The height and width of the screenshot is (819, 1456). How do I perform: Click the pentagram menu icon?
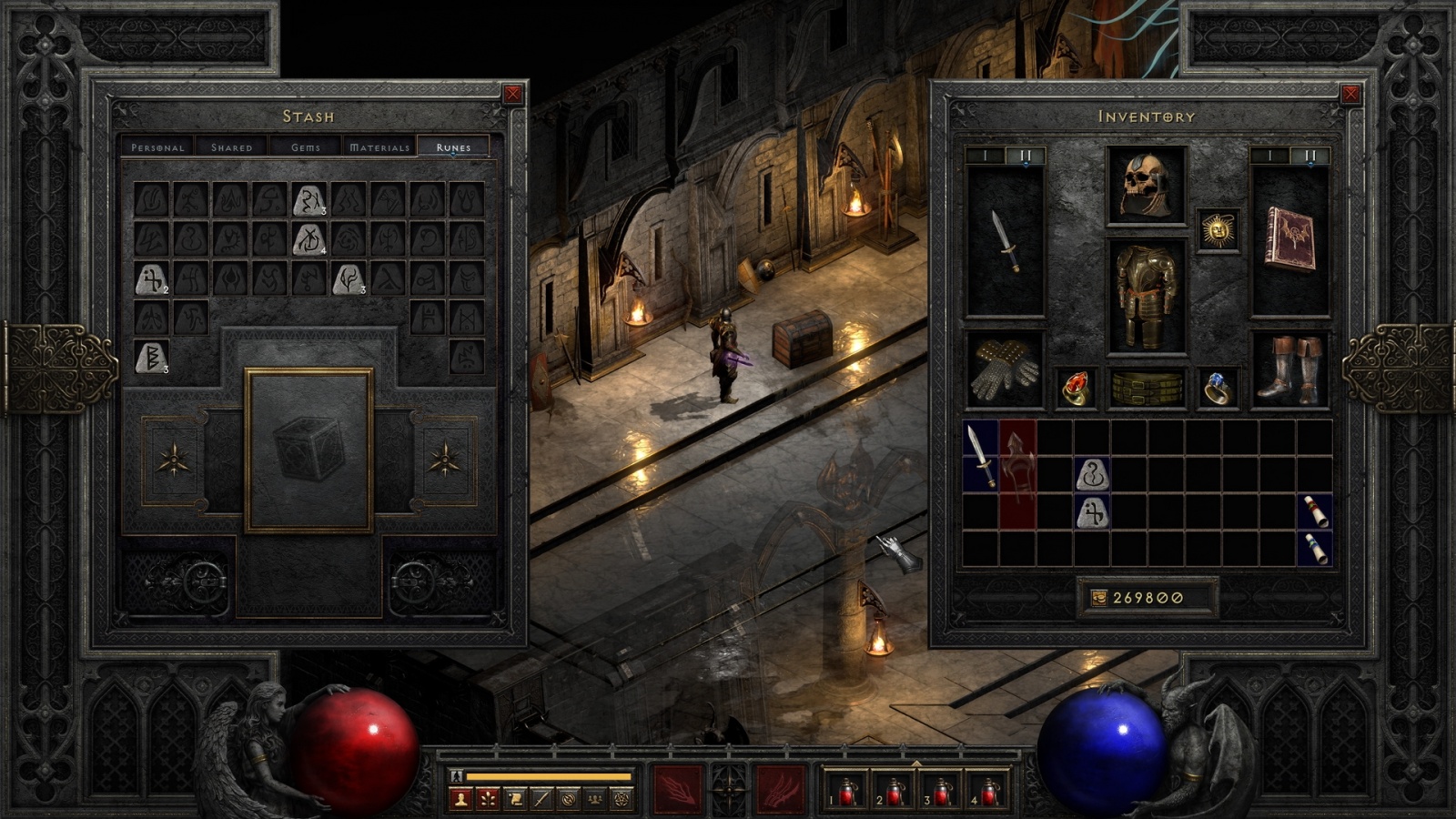point(622,799)
